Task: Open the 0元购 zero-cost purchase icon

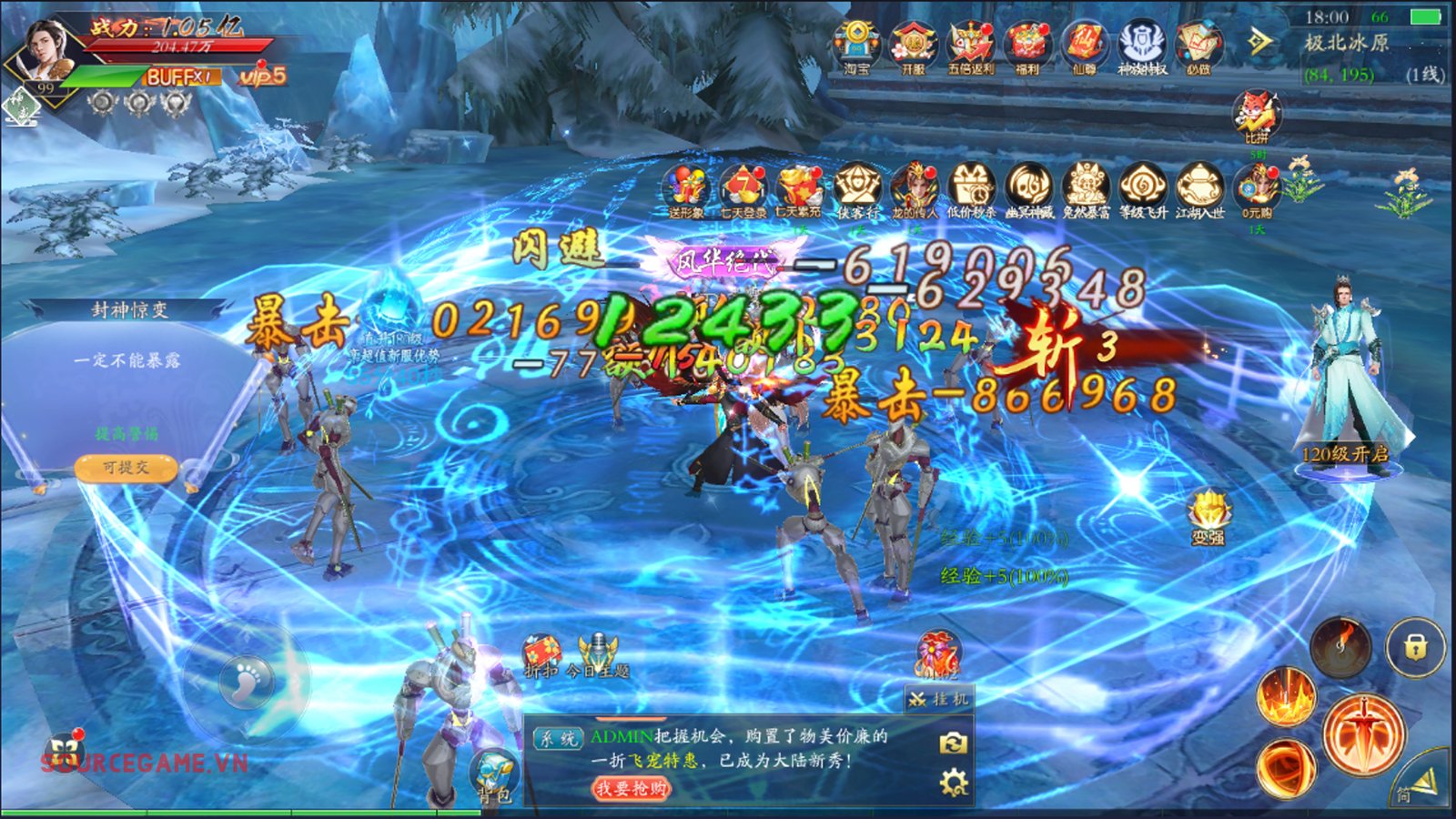Action: click(x=1257, y=189)
